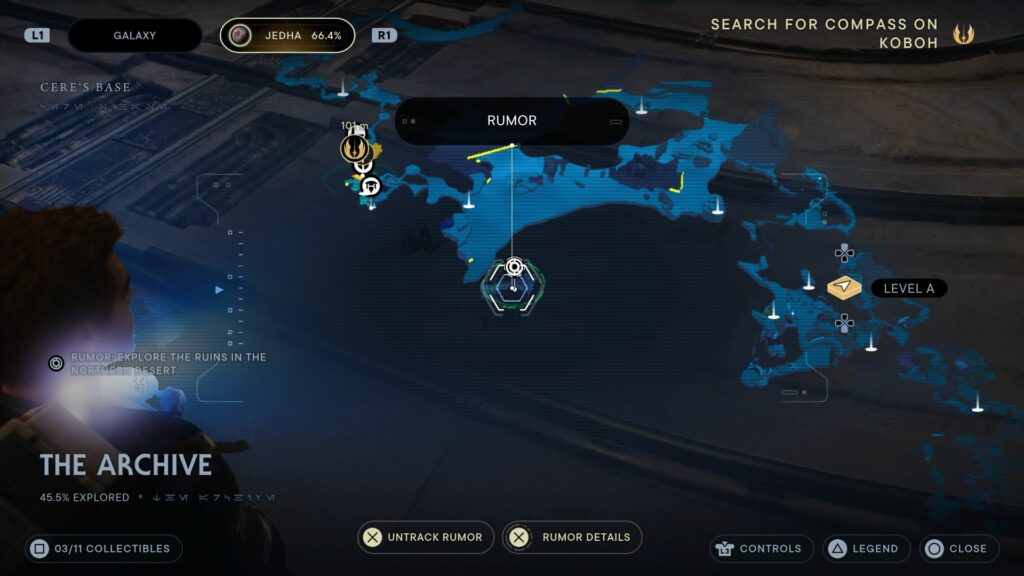The height and width of the screenshot is (576, 1024).
Task: Switch to the Galaxy map tab
Action: [134, 36]
